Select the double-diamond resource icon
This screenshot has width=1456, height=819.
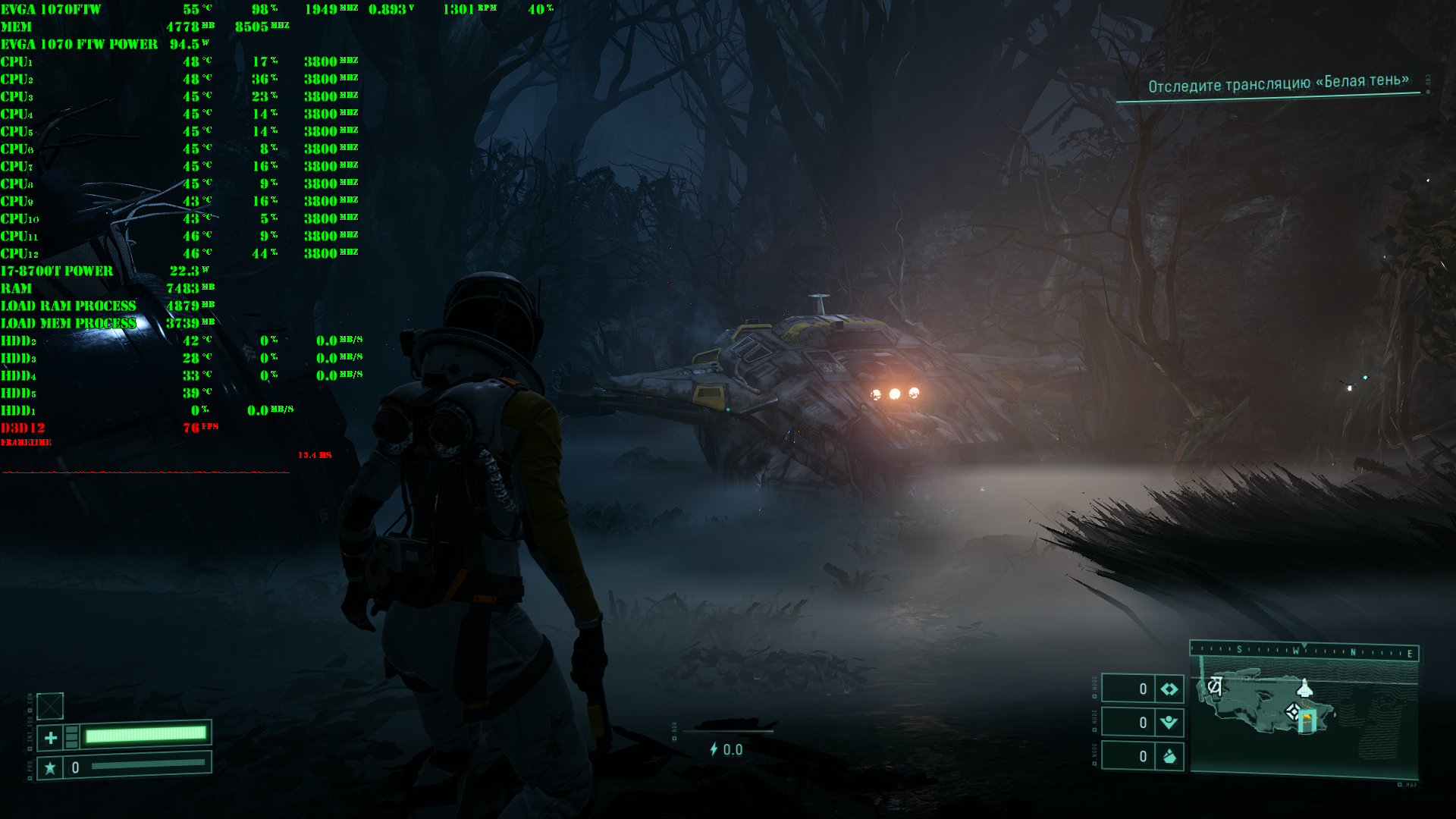(1169, 689)
